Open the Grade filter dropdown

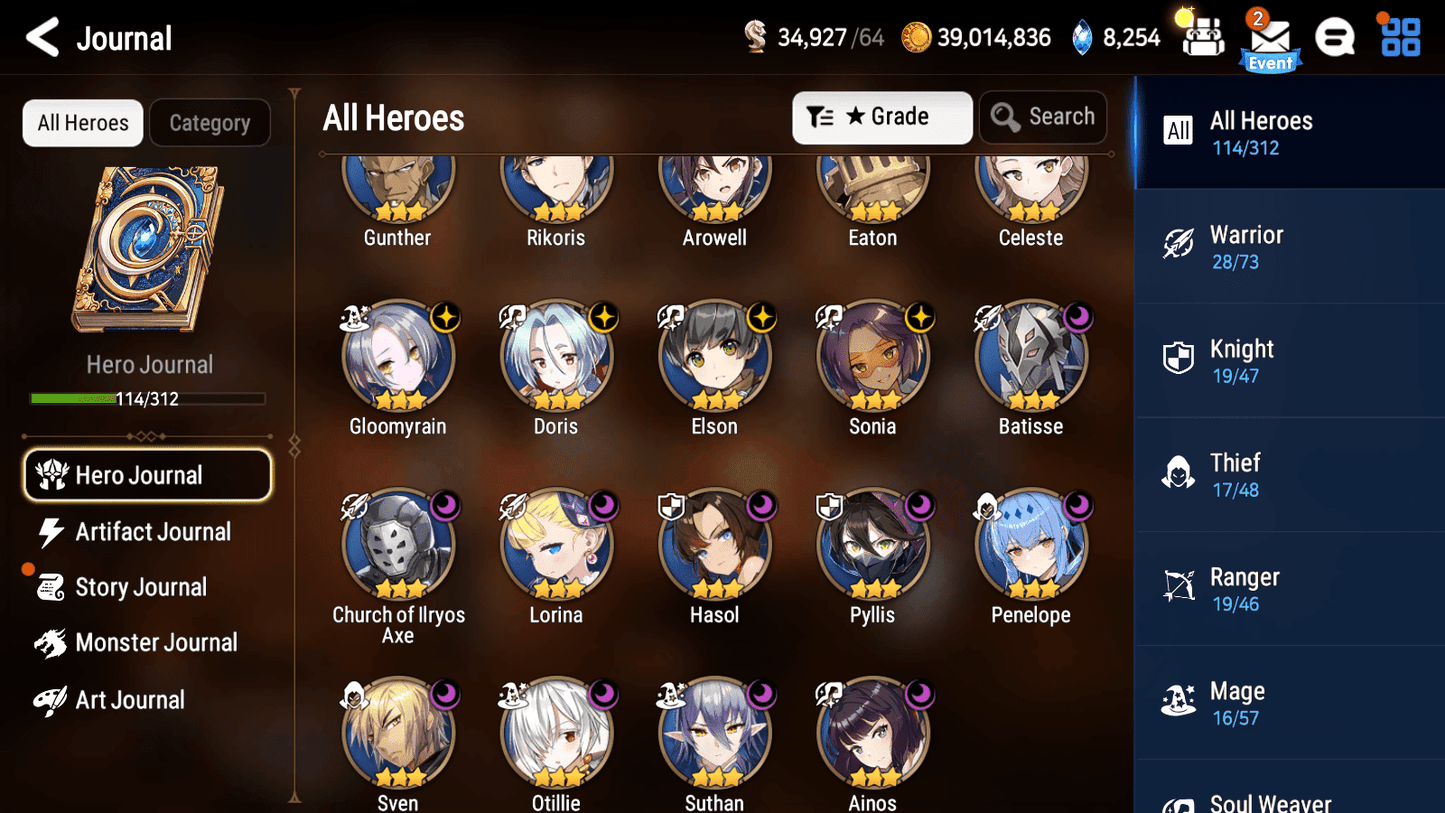882,117
